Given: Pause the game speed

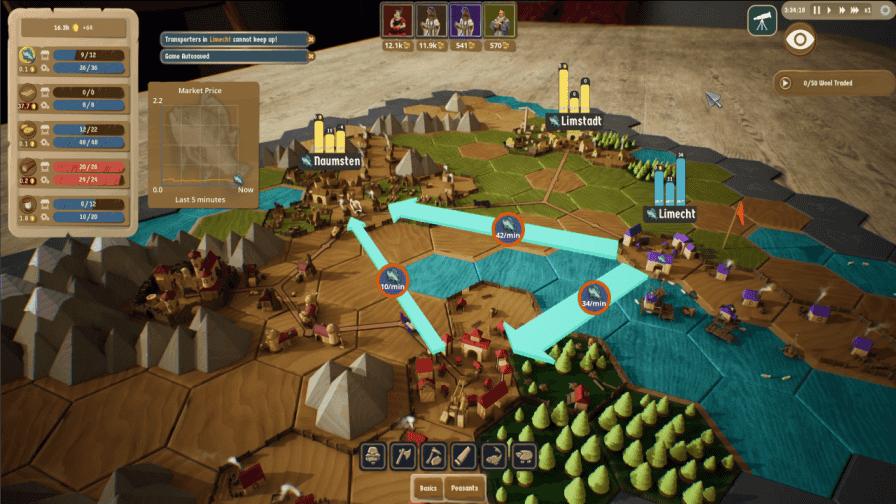Looking at the screenshot, I should pyautogui.click(x=818, y=10).
